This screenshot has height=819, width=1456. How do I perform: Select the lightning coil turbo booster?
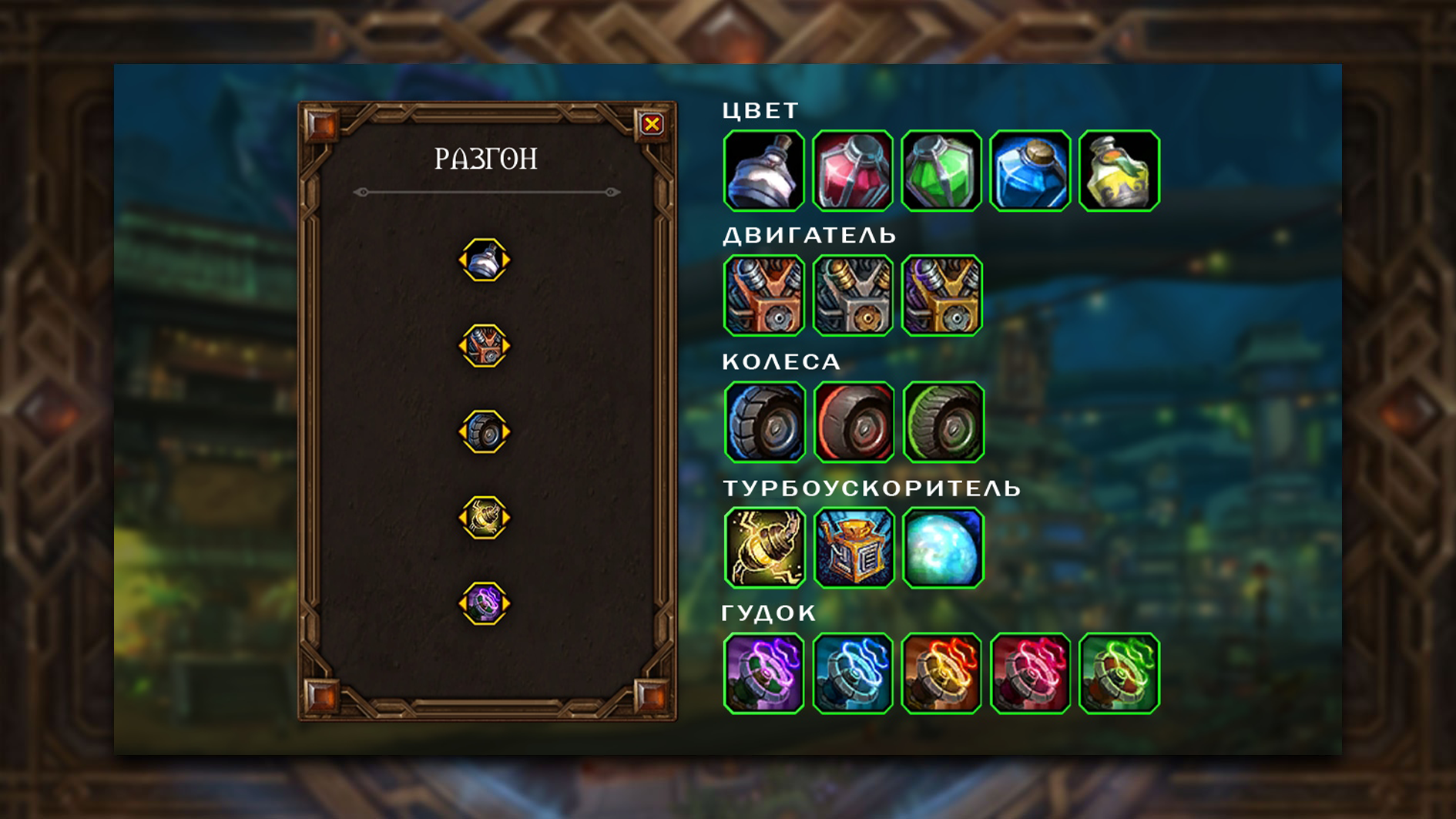tap(765, 547)
